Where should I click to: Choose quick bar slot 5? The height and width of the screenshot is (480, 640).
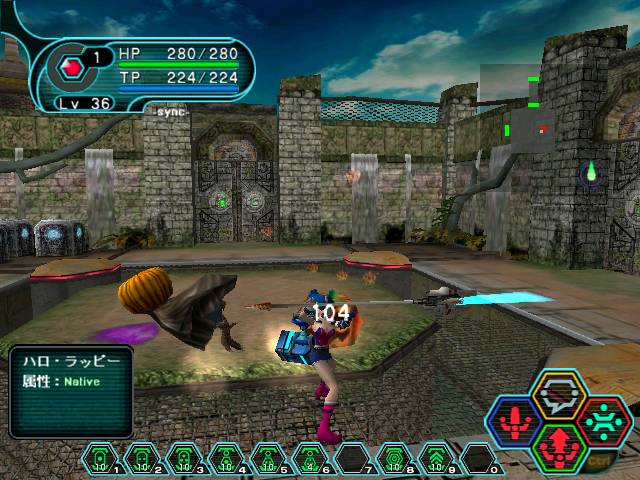point(267,459)
